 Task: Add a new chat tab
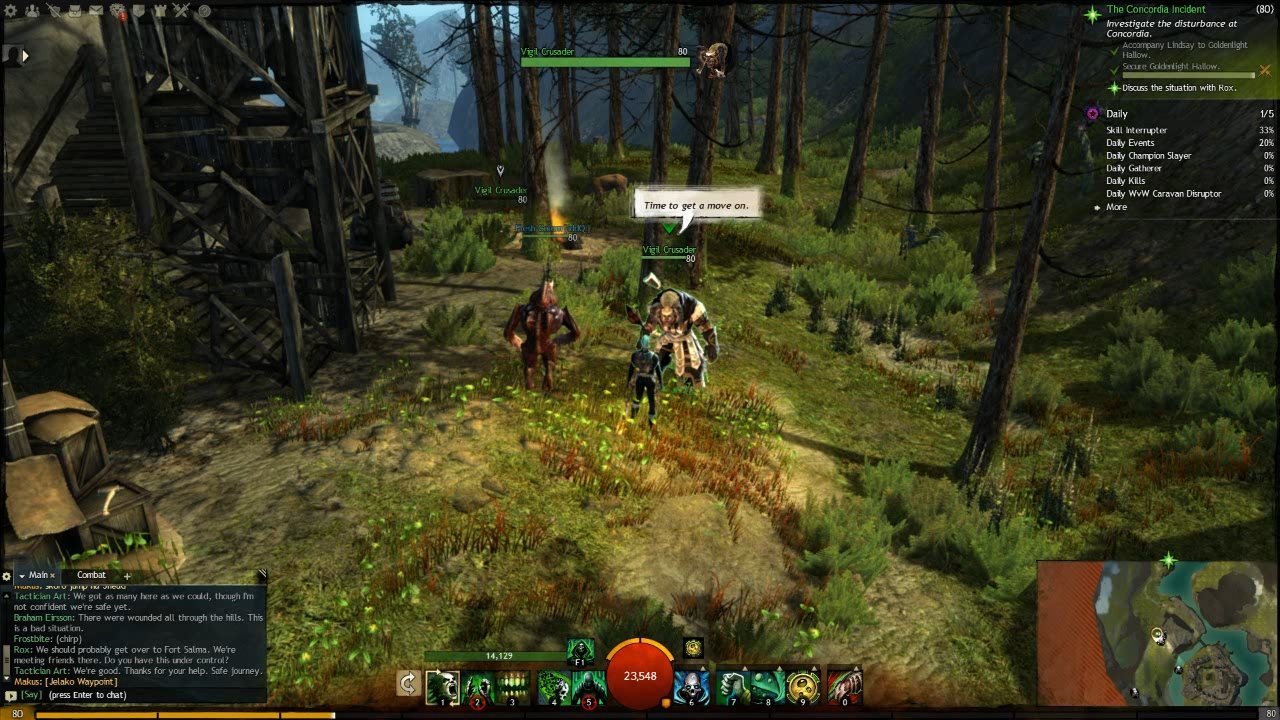click(x=127, y=576)
